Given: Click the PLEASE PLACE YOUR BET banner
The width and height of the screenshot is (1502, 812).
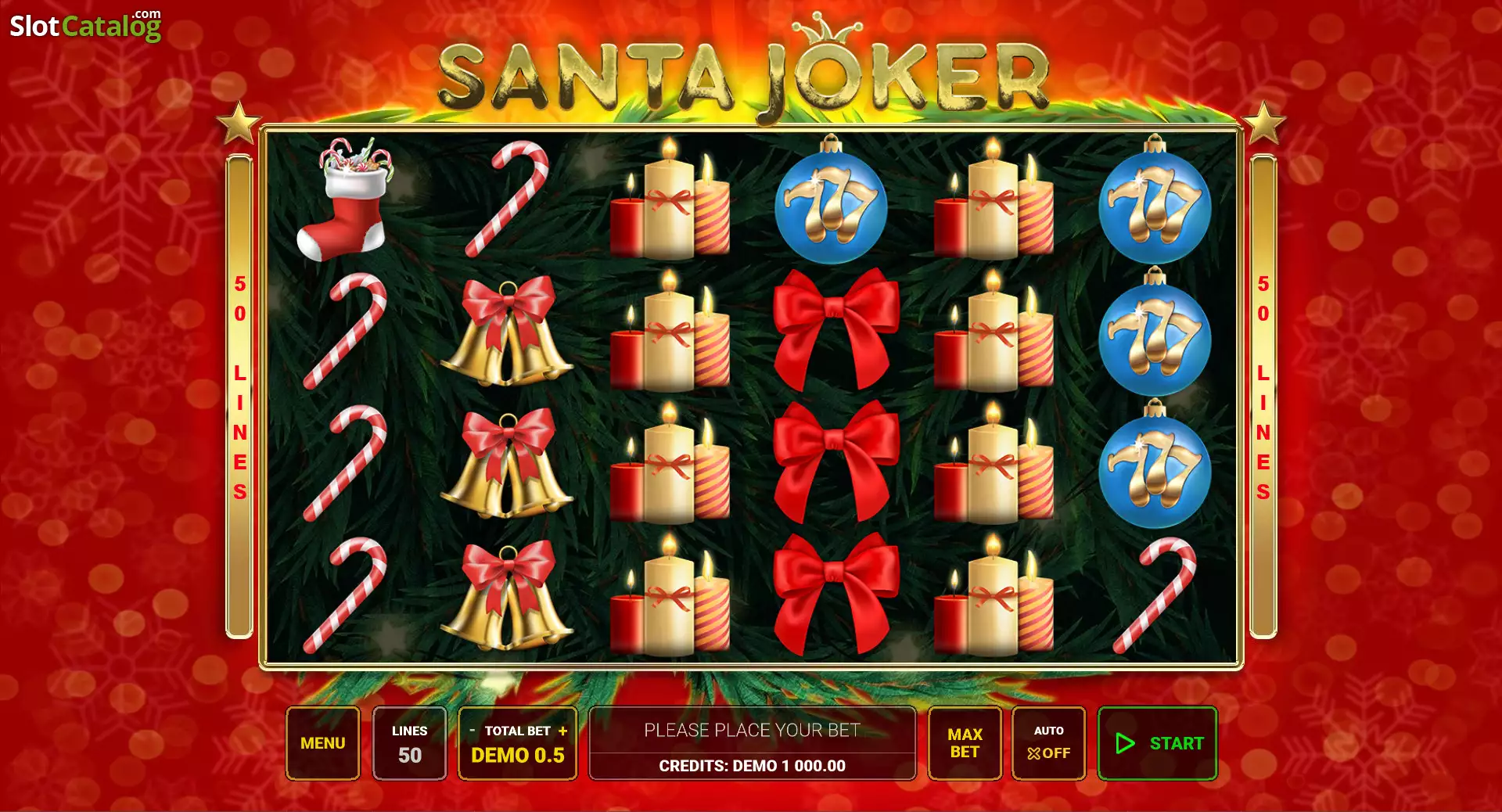Looking at the screenshot, I should pos(751,730).
